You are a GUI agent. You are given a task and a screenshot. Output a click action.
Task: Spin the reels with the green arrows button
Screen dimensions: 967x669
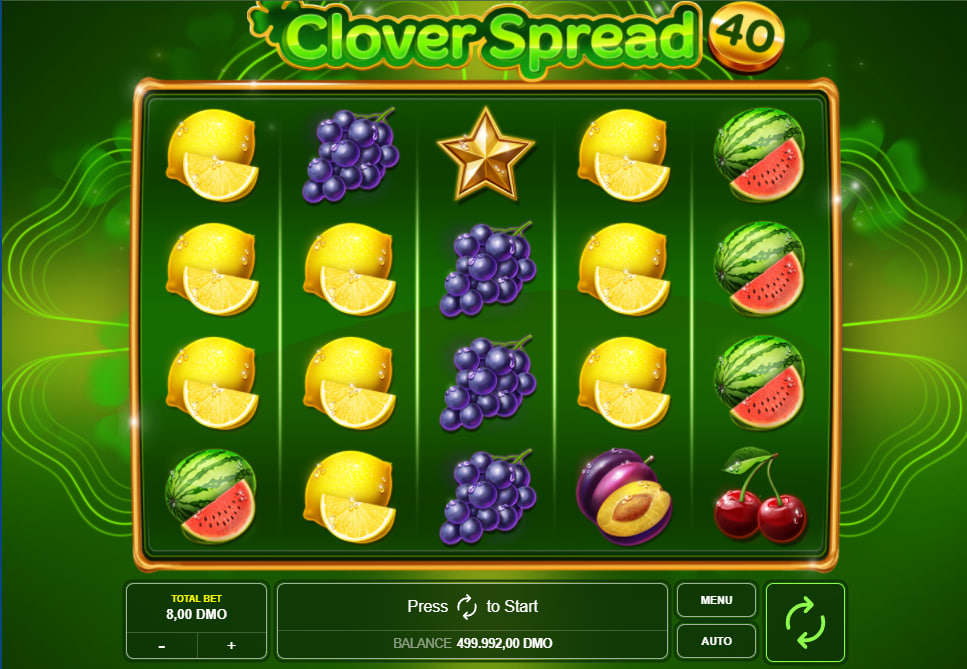(x=805, y=622)
